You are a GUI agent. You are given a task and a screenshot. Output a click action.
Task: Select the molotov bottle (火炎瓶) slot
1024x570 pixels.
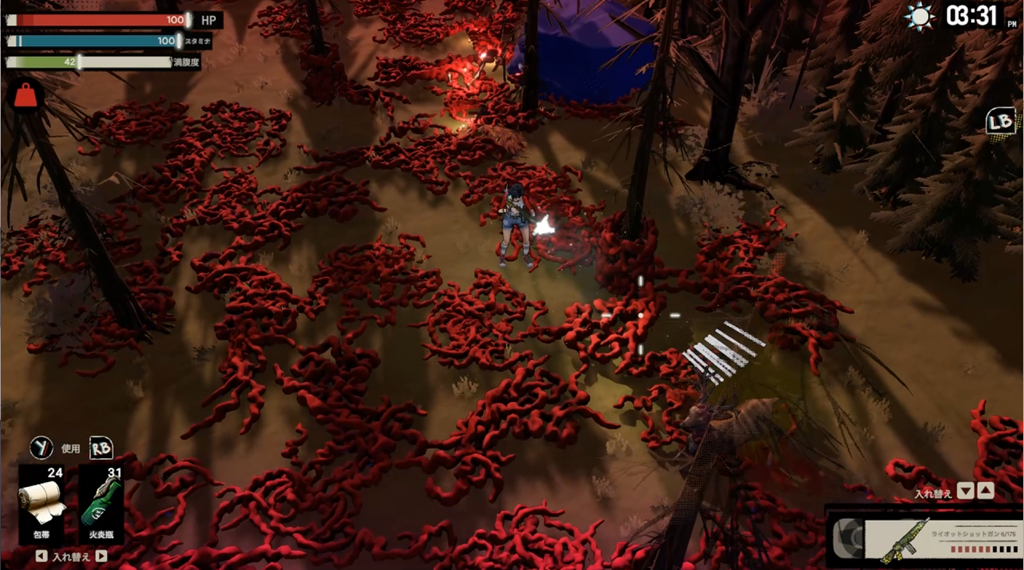[99, 504]
